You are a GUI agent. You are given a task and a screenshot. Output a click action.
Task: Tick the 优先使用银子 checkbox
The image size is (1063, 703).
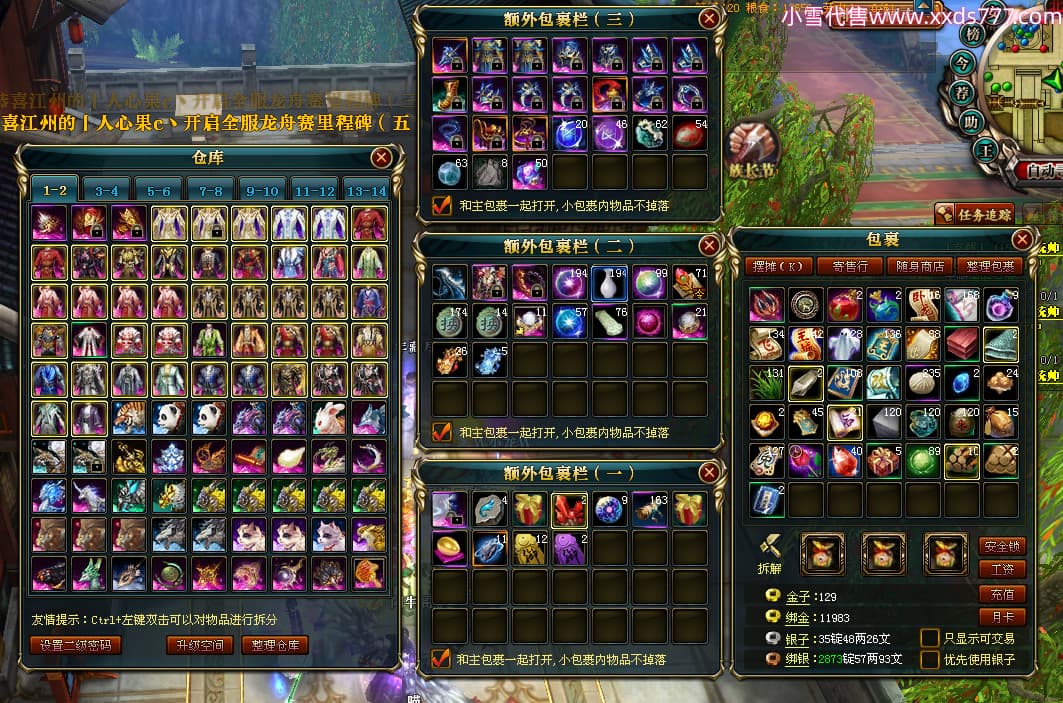(x=929, y=660)
